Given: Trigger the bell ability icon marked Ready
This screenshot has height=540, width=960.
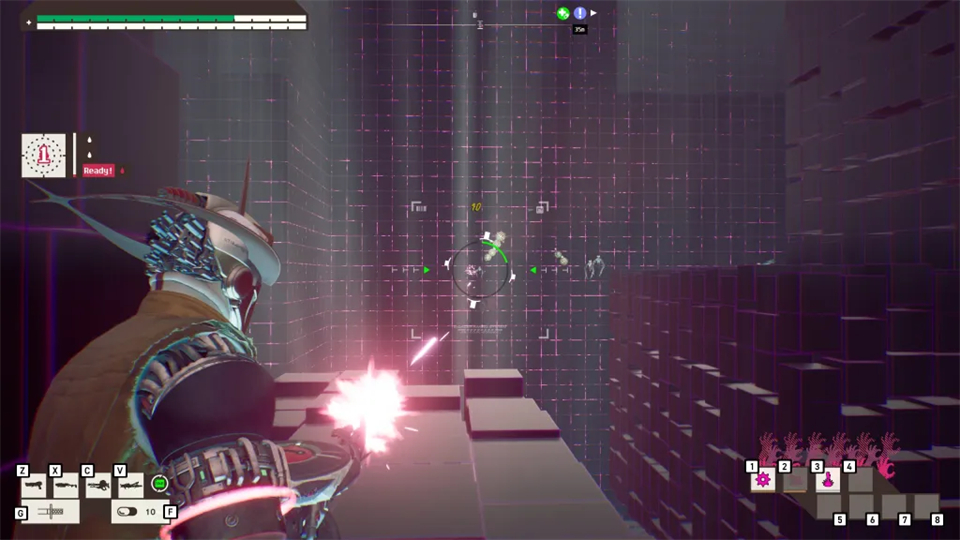Looking at the screenshot, I should (44, 155).
